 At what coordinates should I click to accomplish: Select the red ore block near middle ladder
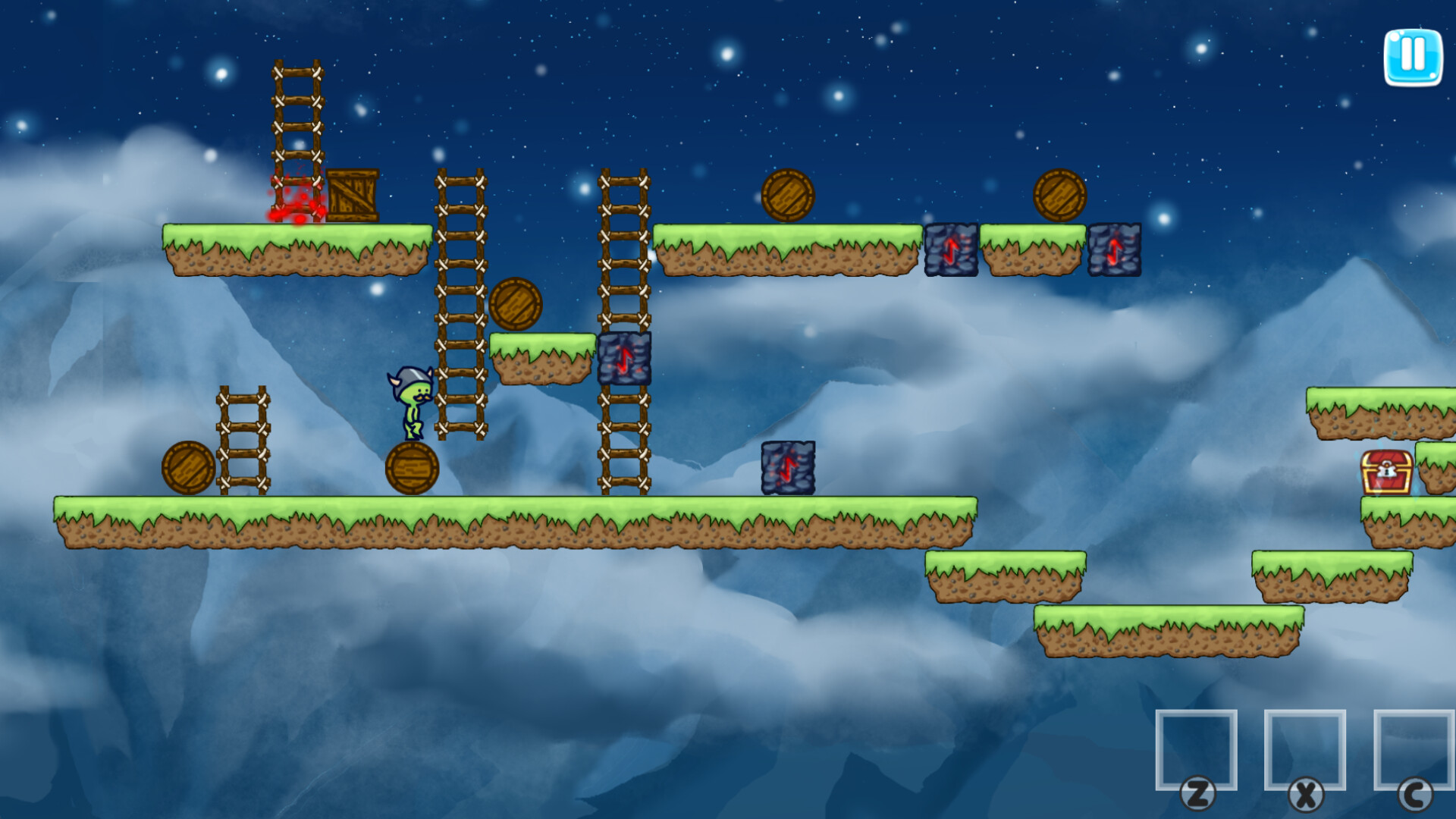(x=624, y=356)
